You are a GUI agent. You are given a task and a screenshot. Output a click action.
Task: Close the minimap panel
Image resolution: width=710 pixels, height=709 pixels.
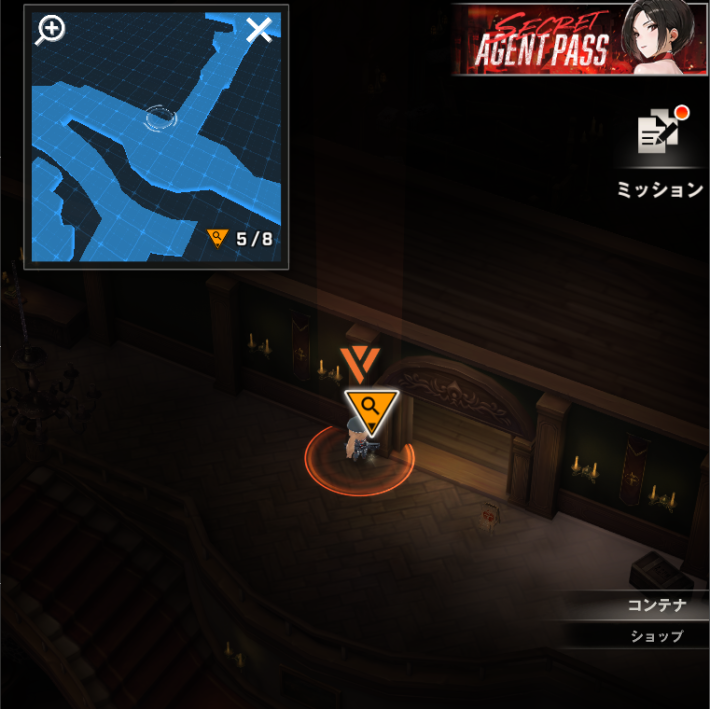coord(259,30)
